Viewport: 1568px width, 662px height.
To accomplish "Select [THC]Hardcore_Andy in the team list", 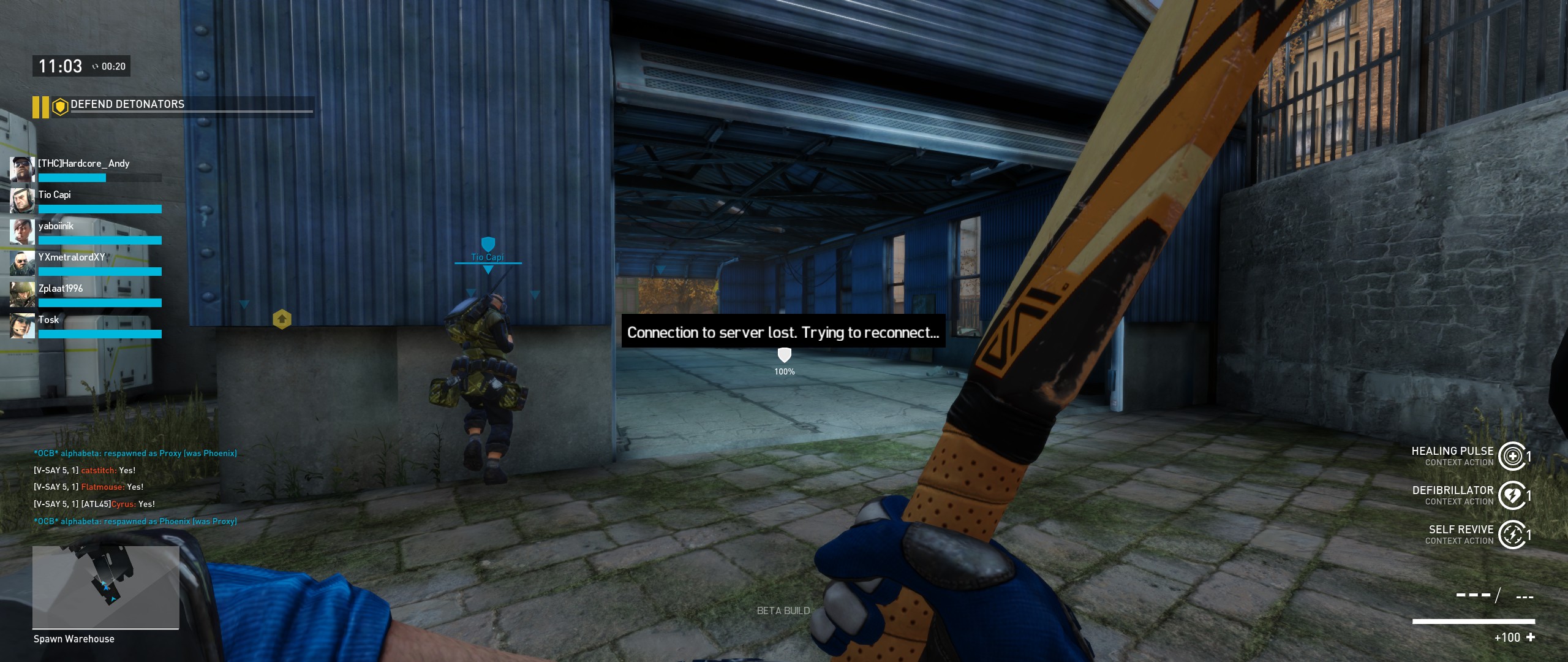I will 84,164.
